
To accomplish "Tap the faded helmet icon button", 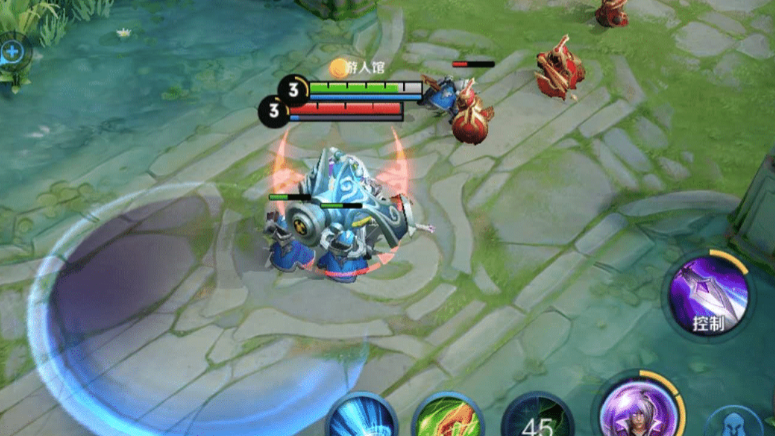I will pyautogui.click(x=742, y=422).
